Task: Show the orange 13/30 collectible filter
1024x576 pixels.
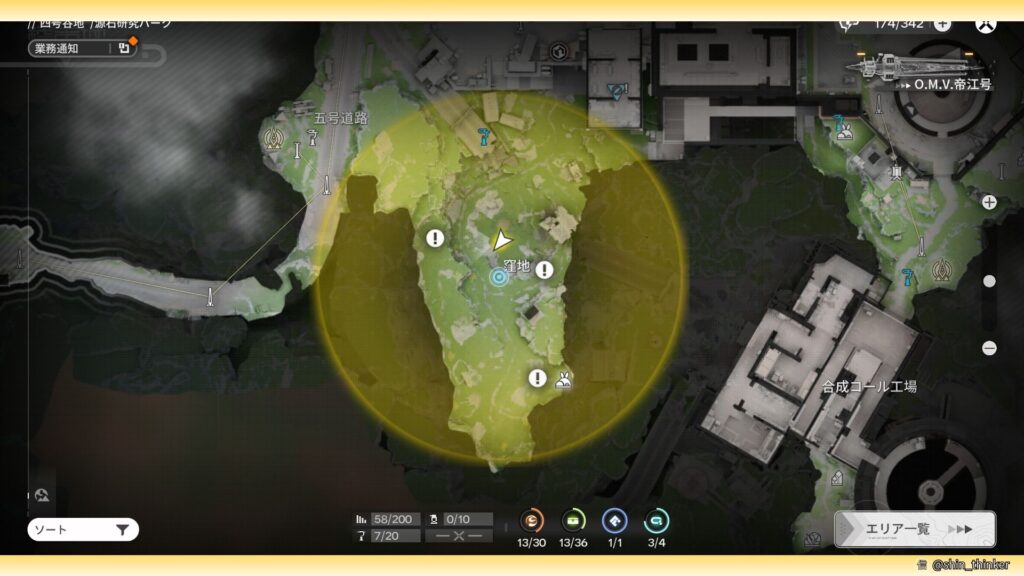Action: point(532,520)
